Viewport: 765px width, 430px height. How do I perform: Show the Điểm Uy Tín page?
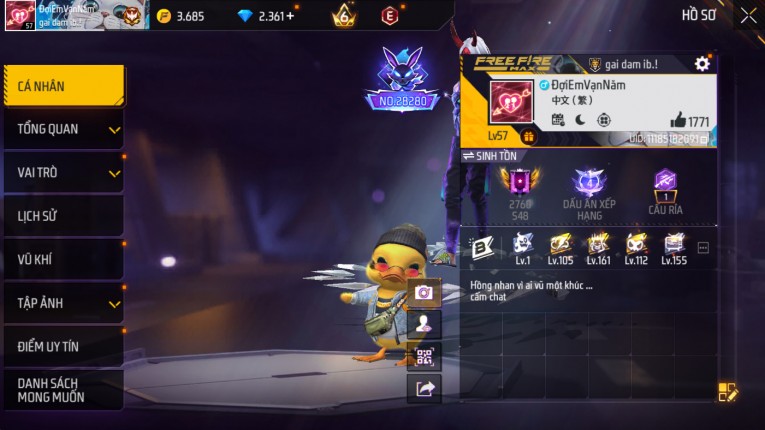point(63,346)
